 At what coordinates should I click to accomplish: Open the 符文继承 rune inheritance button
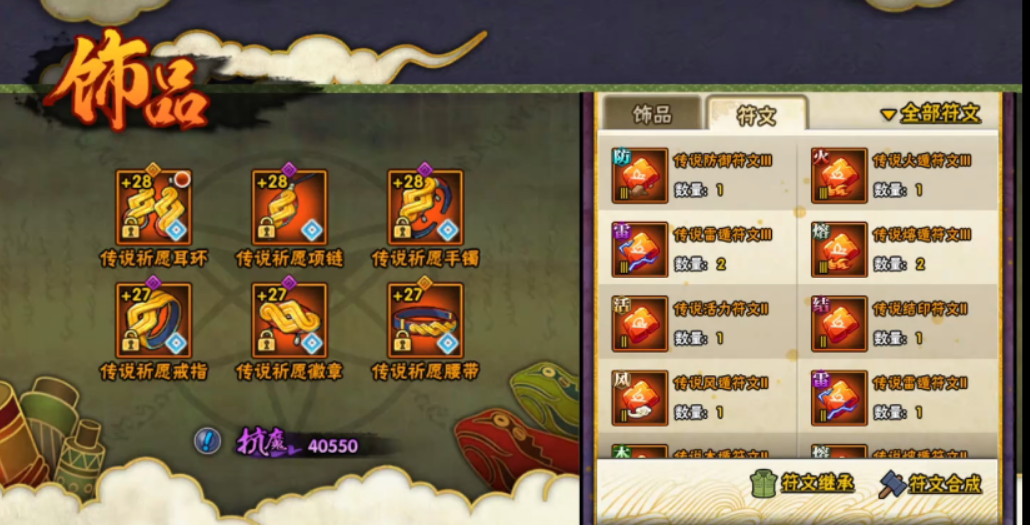tap(803, 483)
